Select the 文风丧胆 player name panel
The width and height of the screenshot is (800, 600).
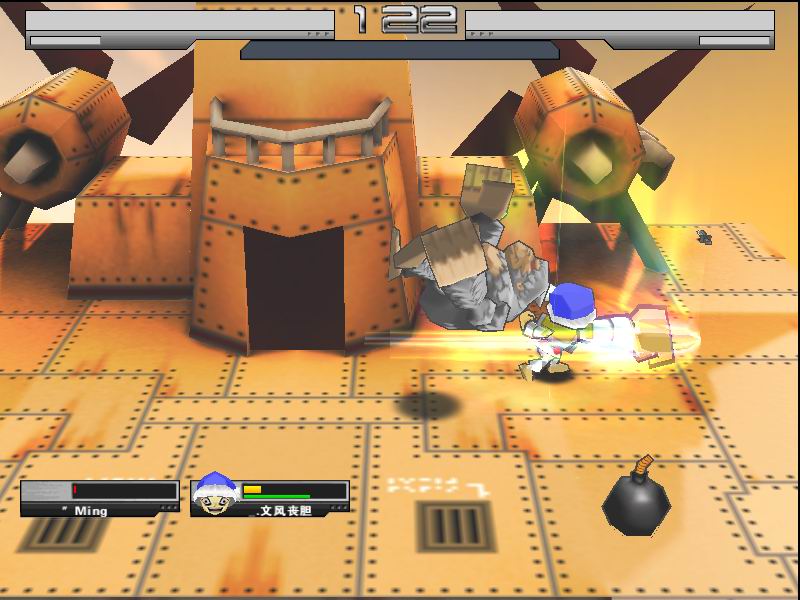[x=292, y=510]
